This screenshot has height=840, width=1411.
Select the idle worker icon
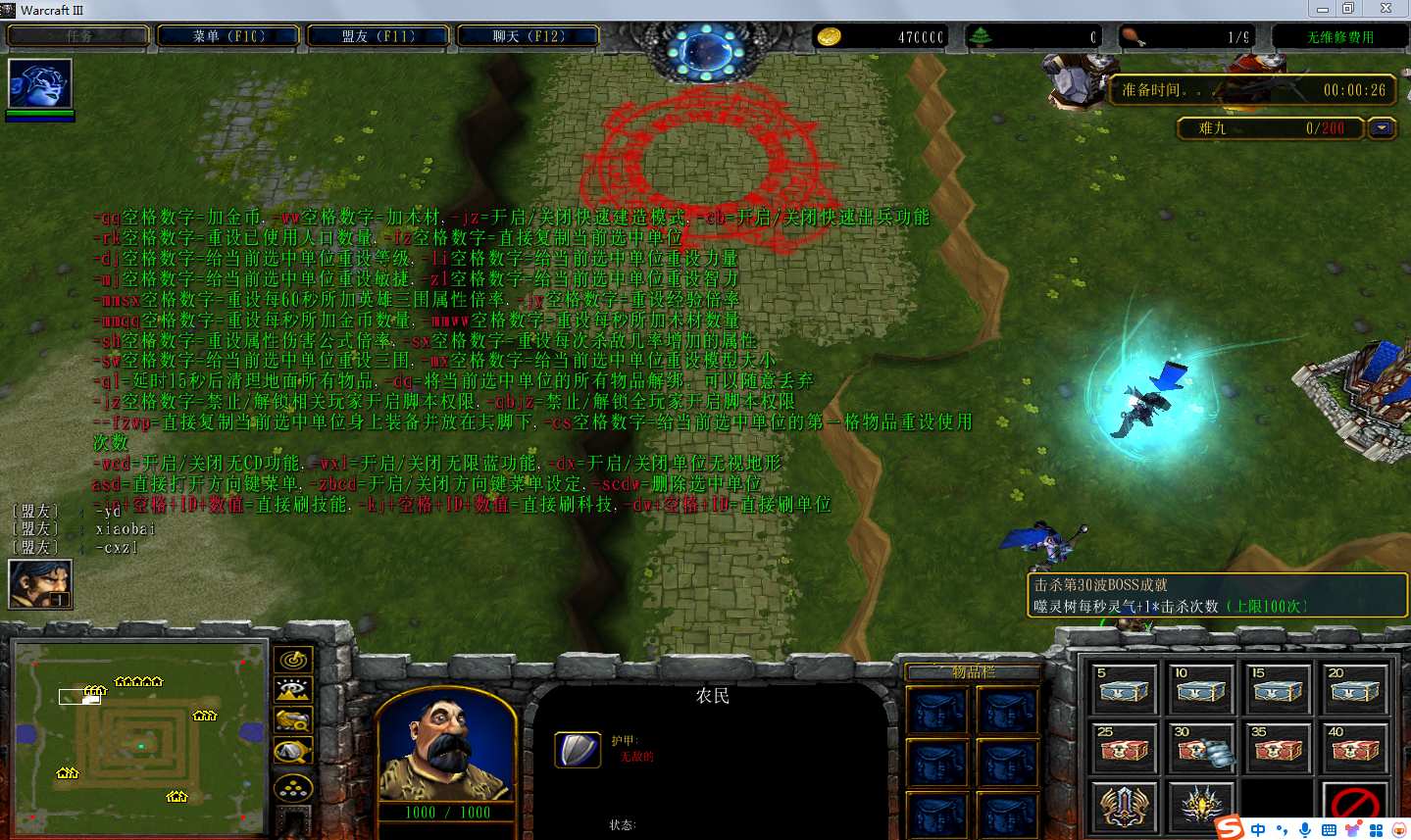(40, 584)
